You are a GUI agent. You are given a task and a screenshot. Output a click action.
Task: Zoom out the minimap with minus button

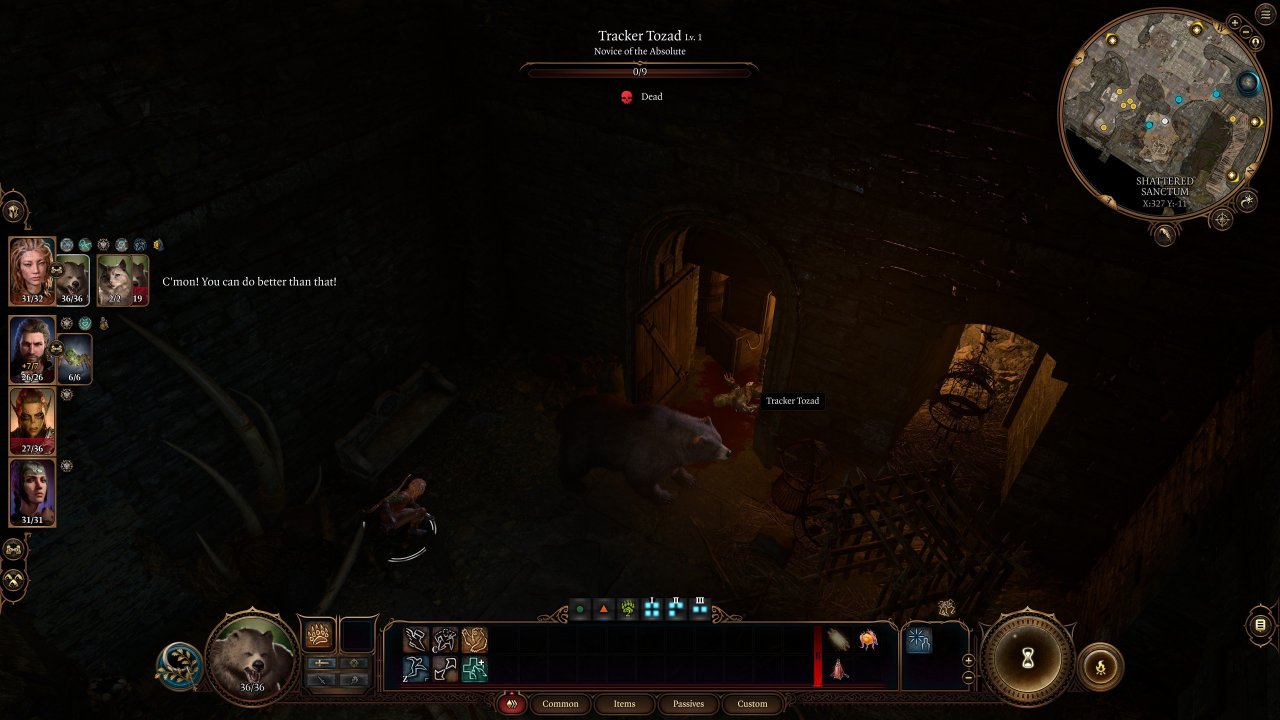point(1248,33)
